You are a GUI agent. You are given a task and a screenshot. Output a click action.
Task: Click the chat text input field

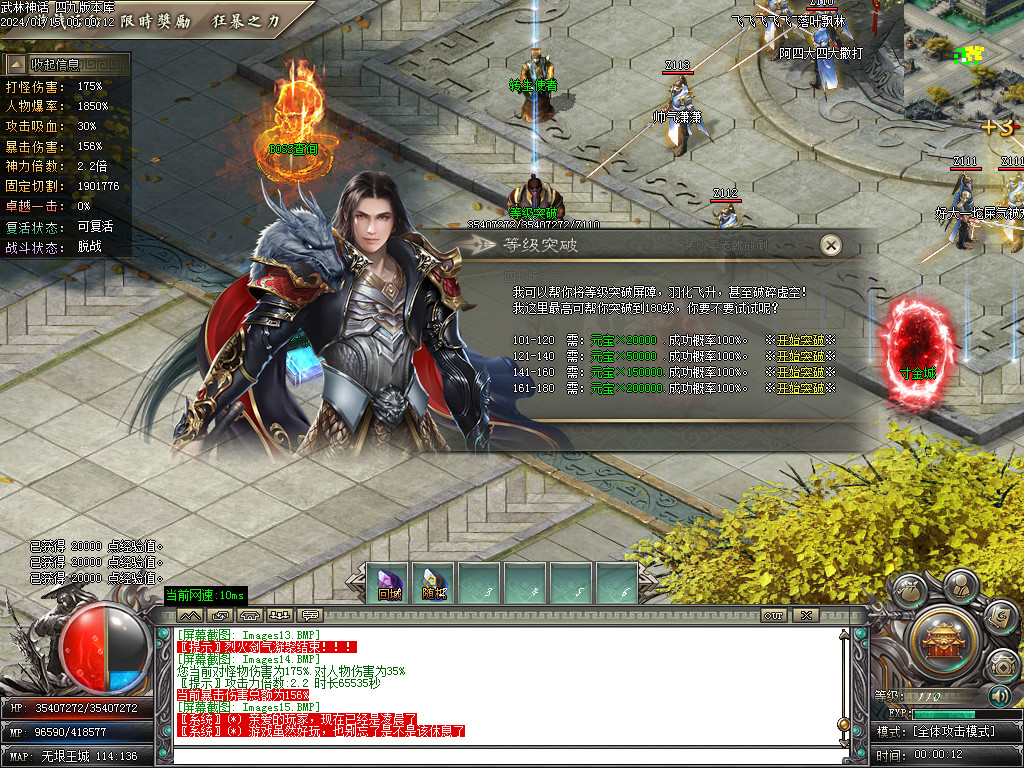pyautogui.click(x=500, y=754)
